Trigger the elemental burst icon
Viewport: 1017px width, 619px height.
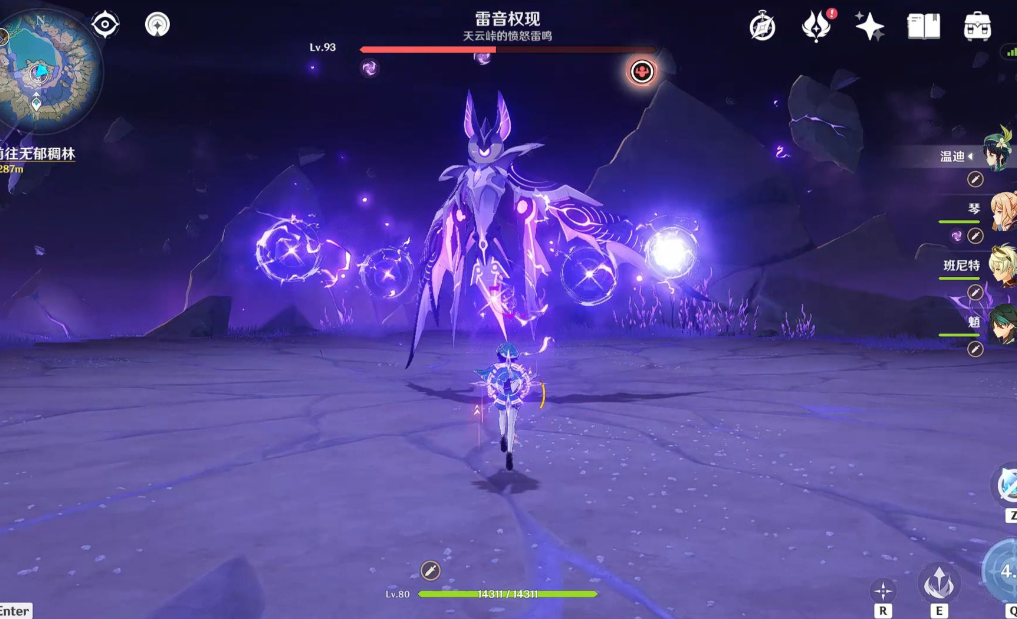[1001, 570]
